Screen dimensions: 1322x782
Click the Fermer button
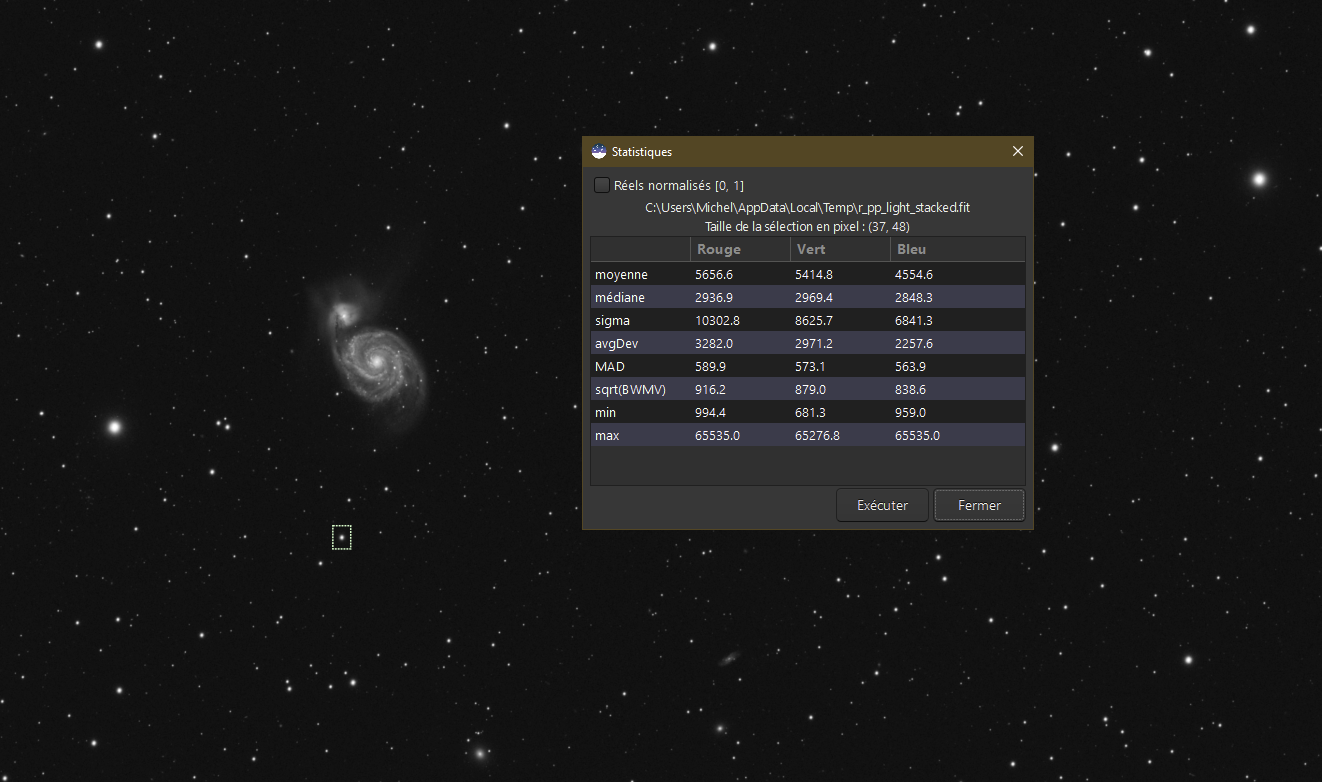click(979, 505)
